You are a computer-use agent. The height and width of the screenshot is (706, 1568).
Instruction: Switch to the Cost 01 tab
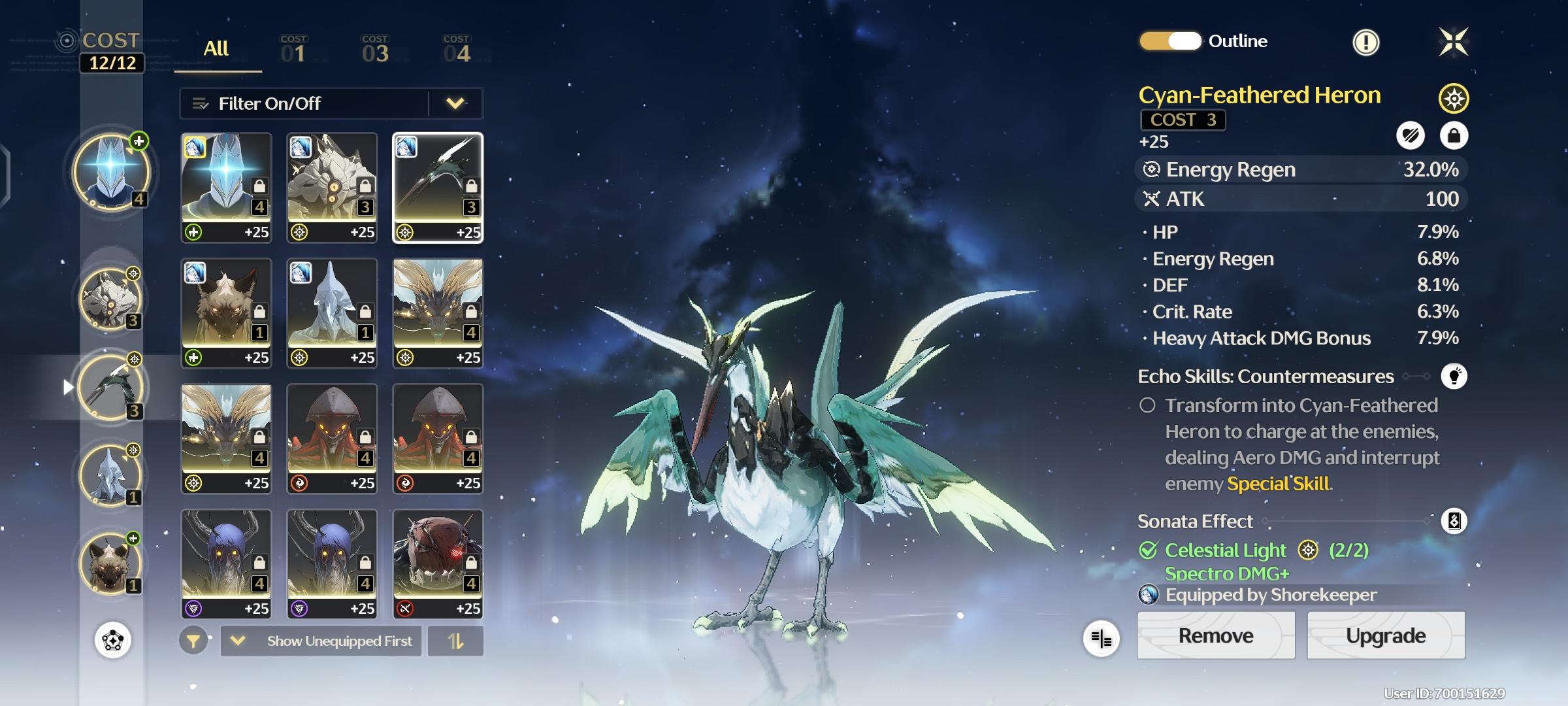pos(293,50)
